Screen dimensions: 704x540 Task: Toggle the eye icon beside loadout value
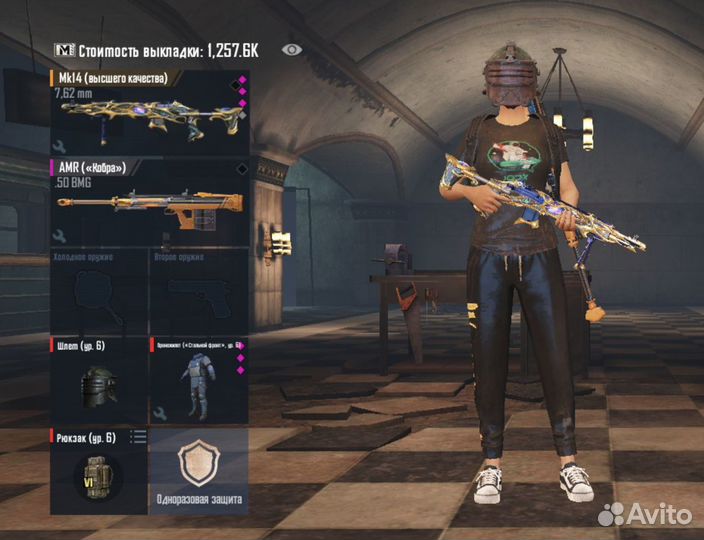tap(291, 49)
